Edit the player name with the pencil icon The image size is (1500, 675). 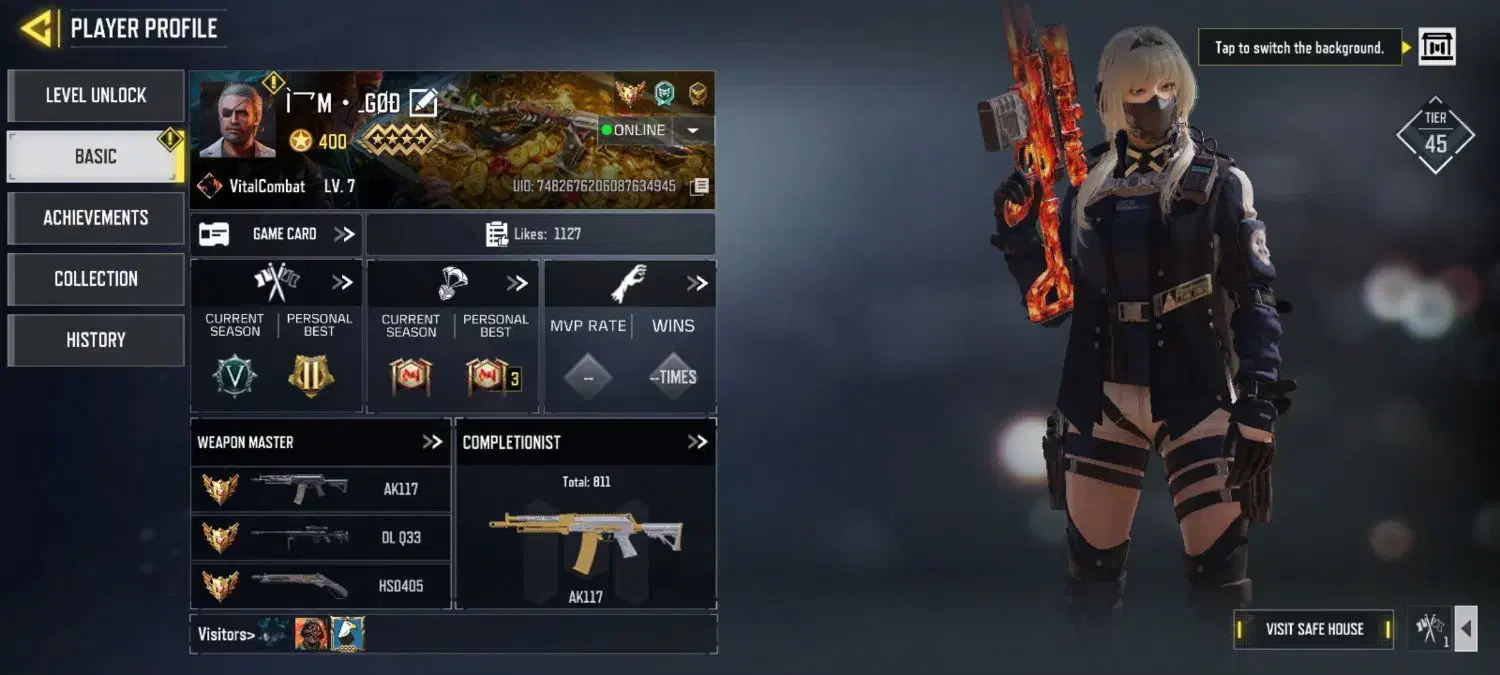[423, 102]
